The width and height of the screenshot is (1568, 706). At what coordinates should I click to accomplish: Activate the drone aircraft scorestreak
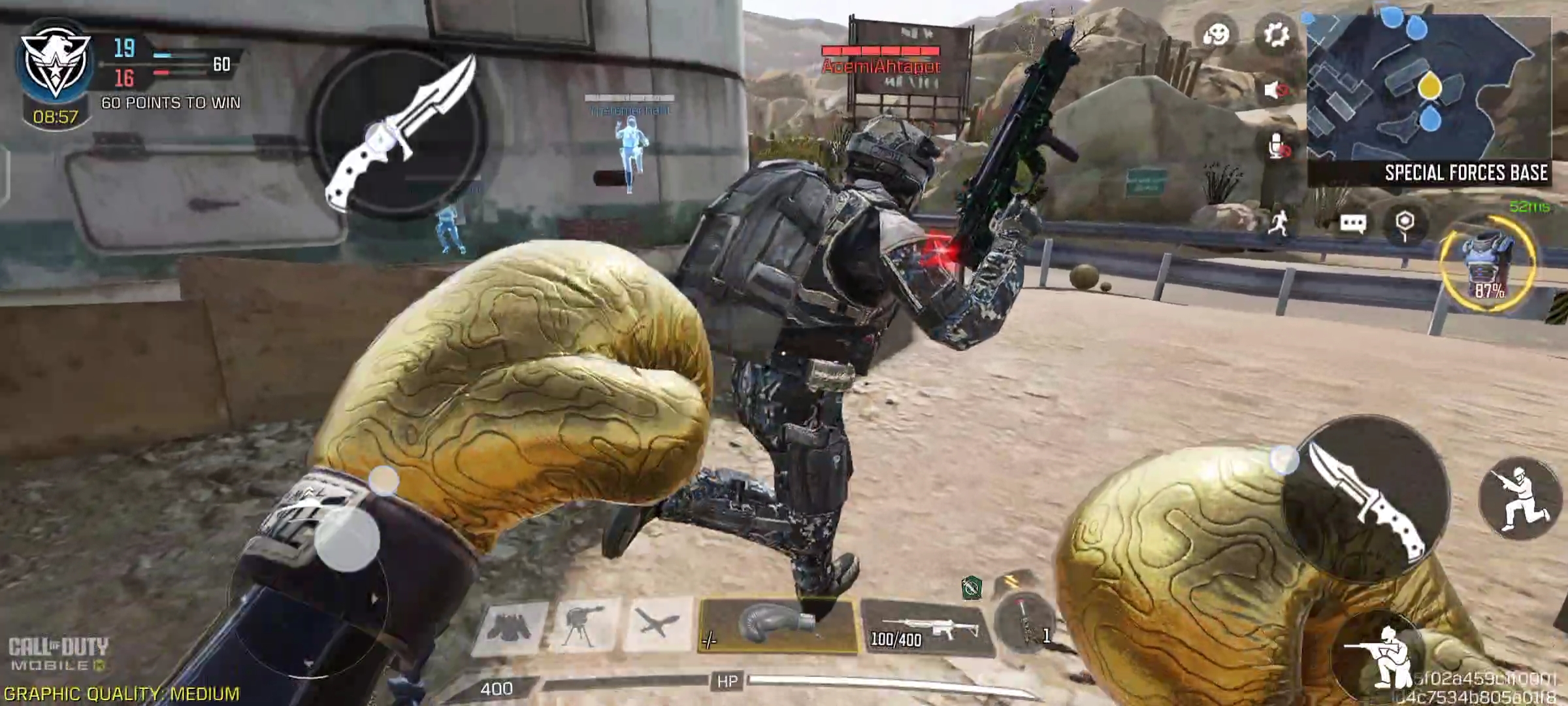658,624
